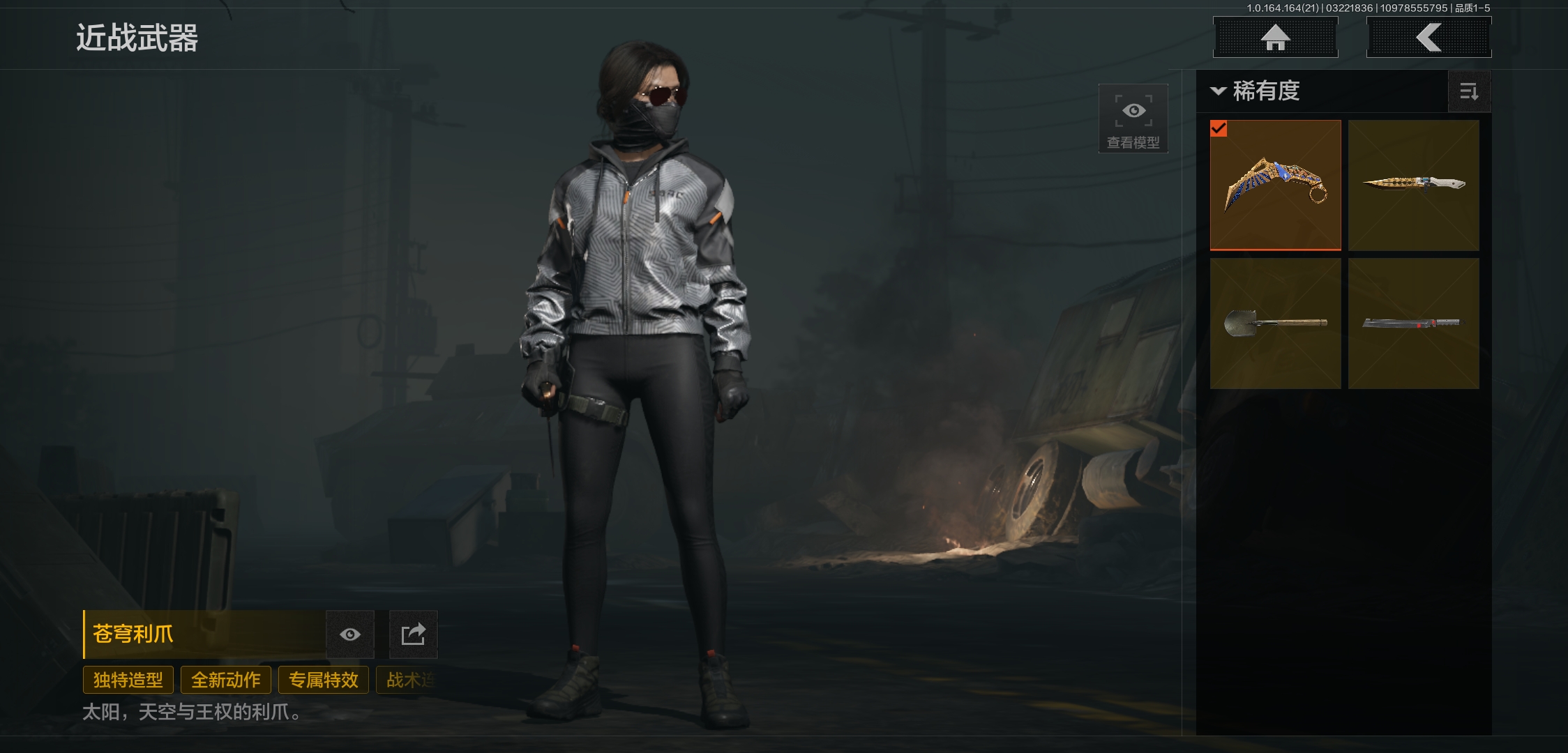Viewport: 1568px width, 753px height.
Task: Toggle the sort order icon
Action: (x=1469, y=91)
